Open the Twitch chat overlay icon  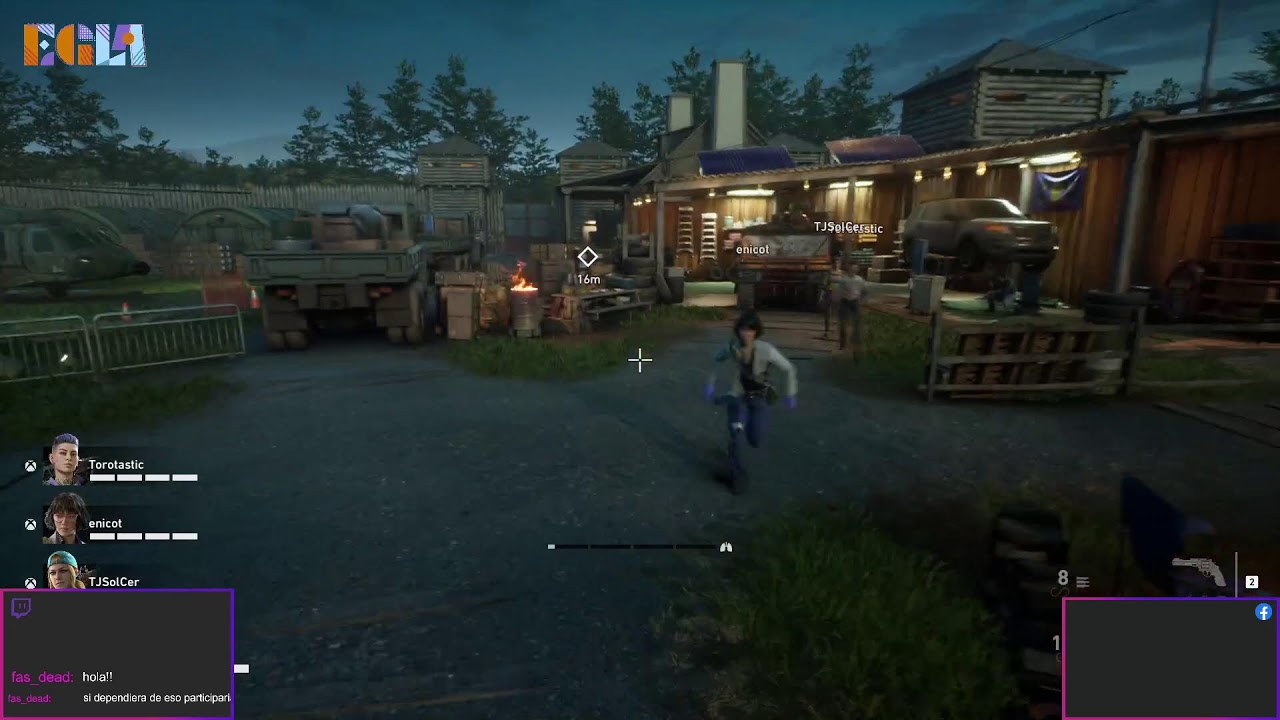click(21, 608)
